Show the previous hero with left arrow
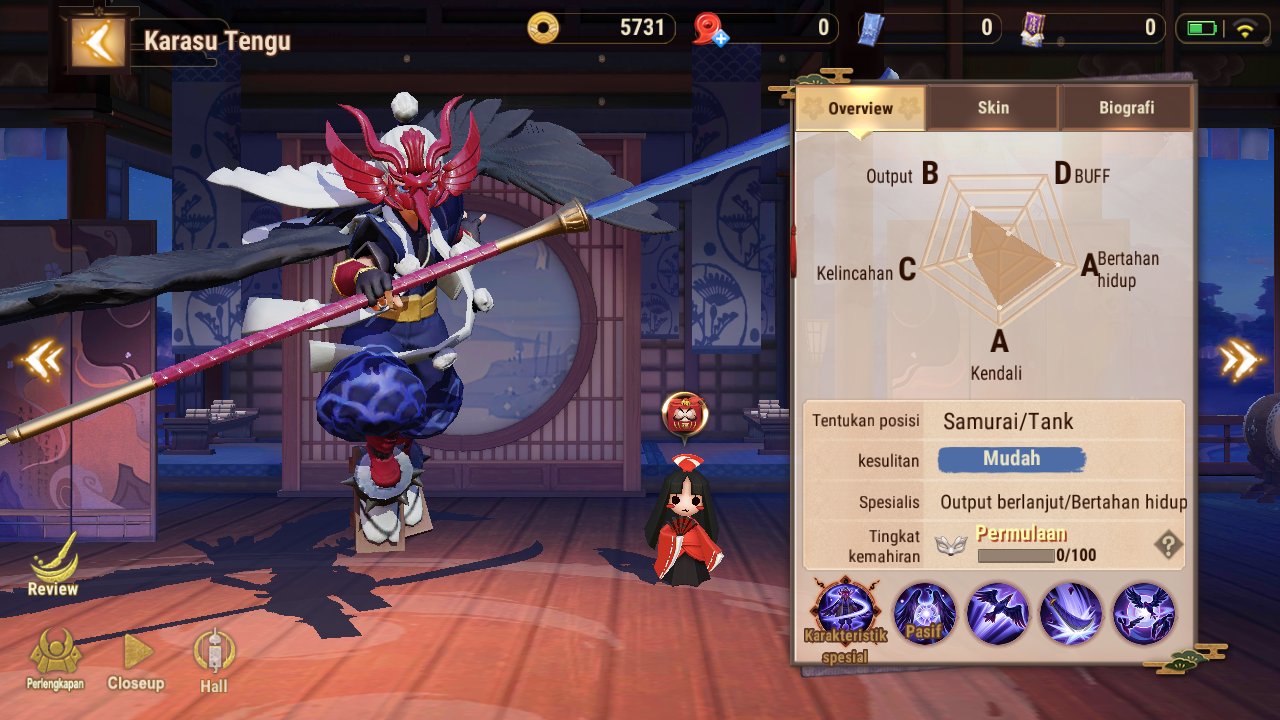Image resolution: width=1280 pixels, height=720 pixels. pos(43,360)
